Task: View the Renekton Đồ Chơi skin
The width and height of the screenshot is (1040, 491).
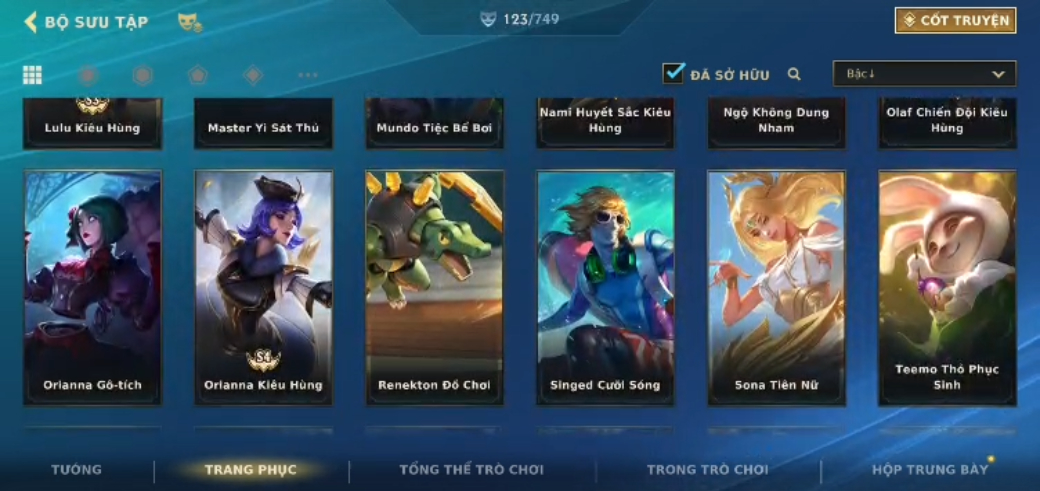Action: coord(434,287)
